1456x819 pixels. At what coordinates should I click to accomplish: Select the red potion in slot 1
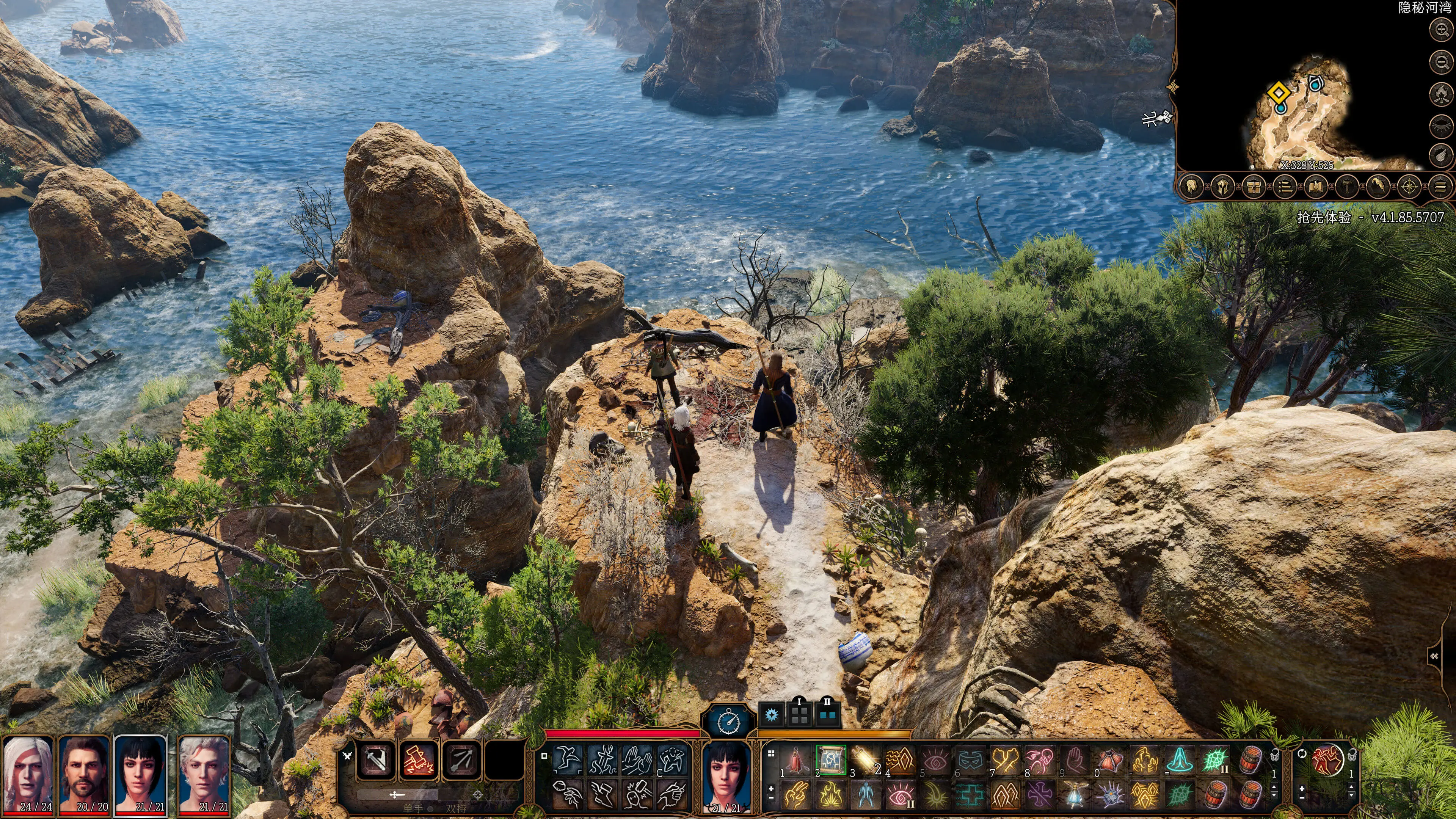coord(796,759)
